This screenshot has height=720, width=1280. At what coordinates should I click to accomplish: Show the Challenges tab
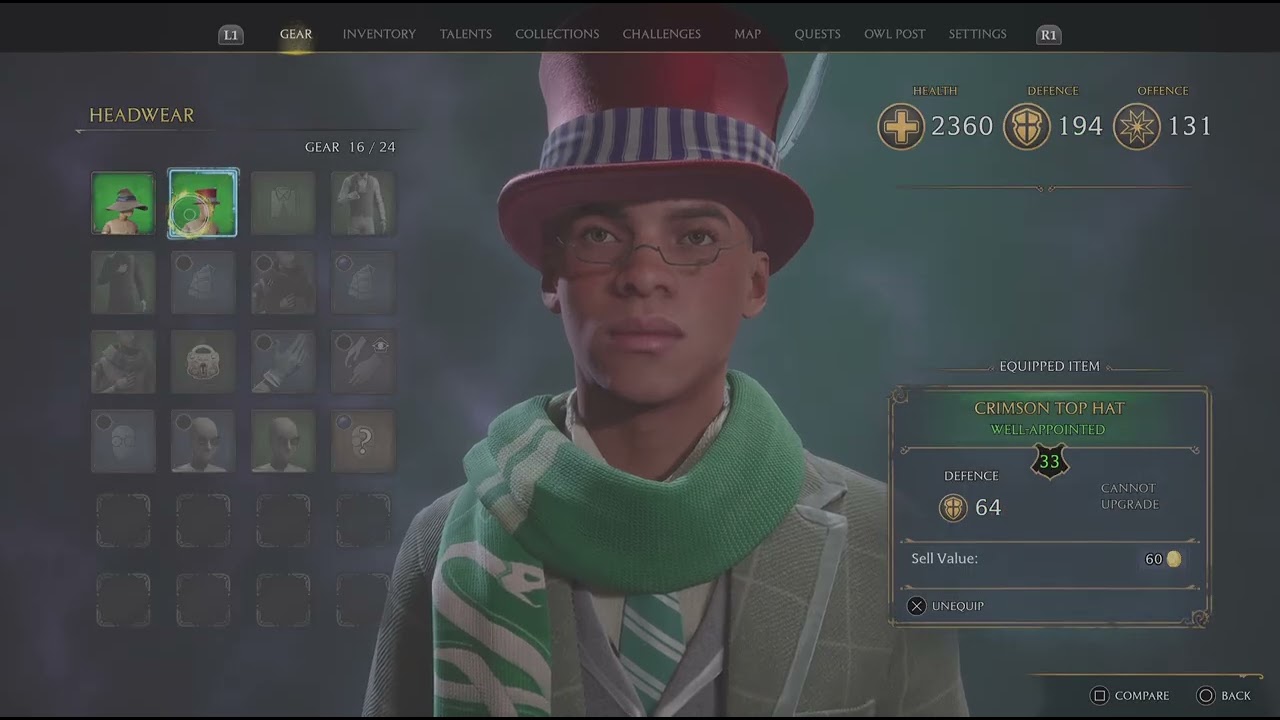pos(661,34)
